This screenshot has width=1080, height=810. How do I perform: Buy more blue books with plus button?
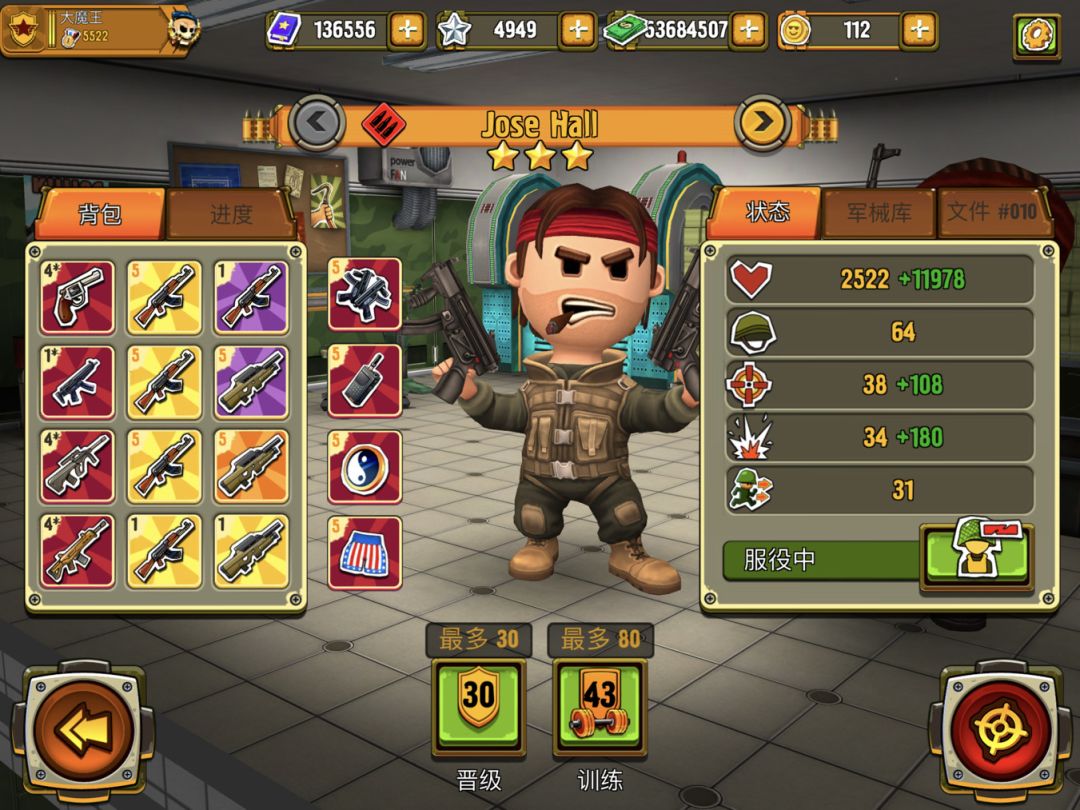point(406,30)
